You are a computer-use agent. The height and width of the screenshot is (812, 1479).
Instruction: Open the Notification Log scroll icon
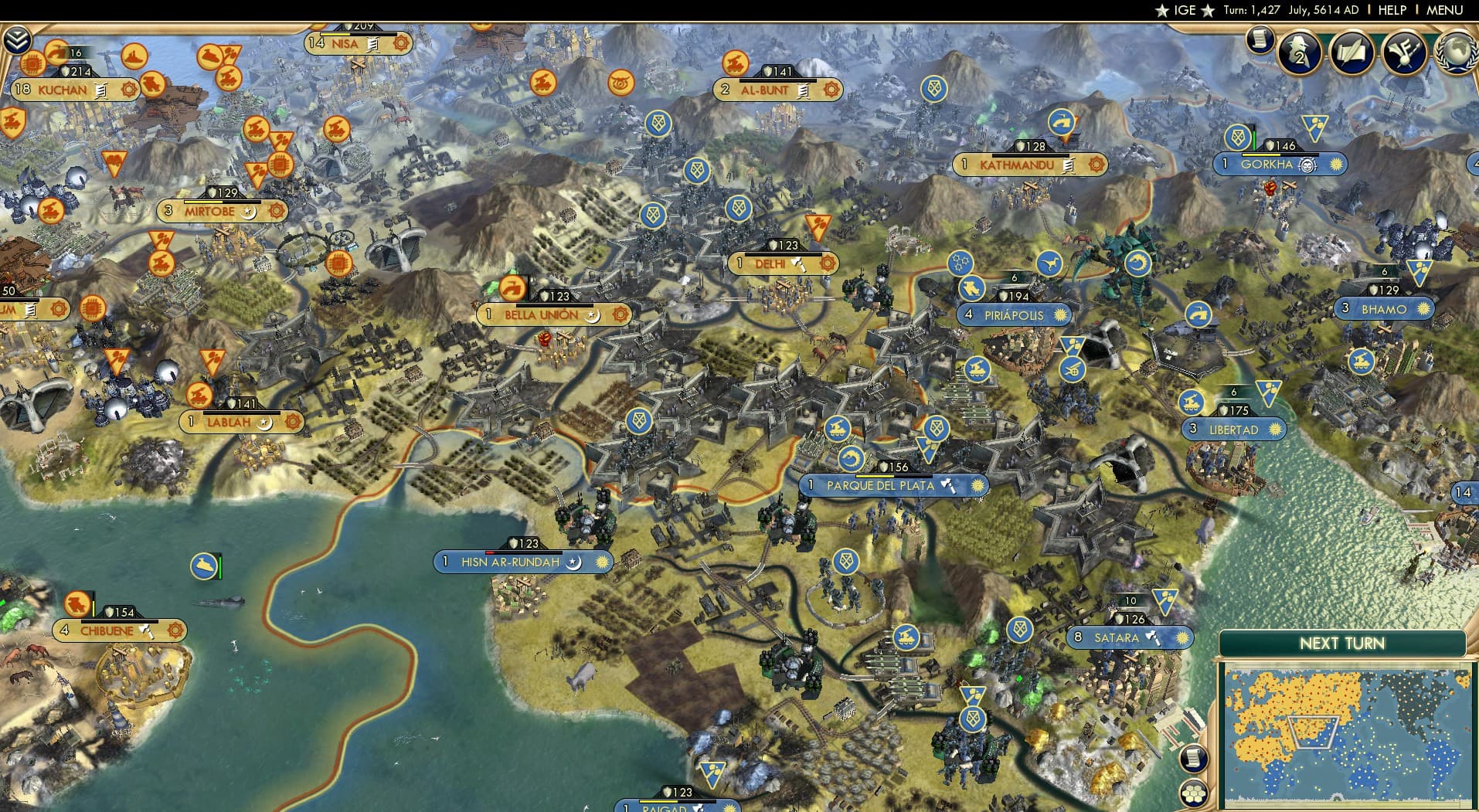point(1263,39)
